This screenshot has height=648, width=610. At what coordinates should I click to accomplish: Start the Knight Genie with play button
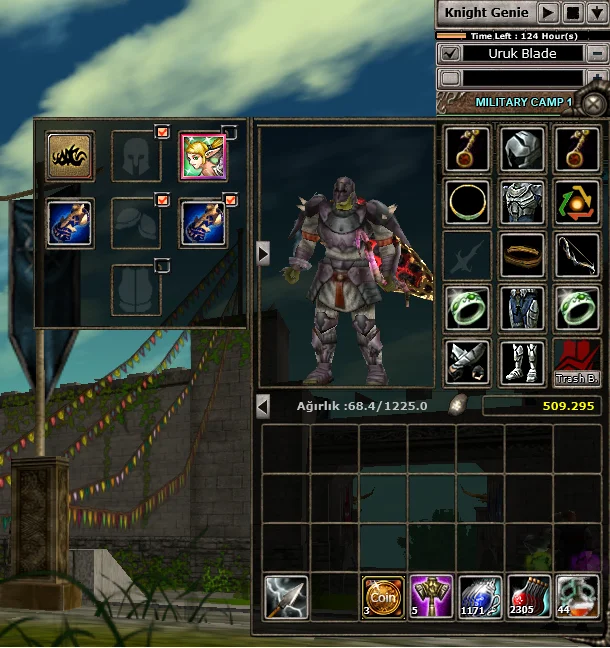[x=548, y=13]
